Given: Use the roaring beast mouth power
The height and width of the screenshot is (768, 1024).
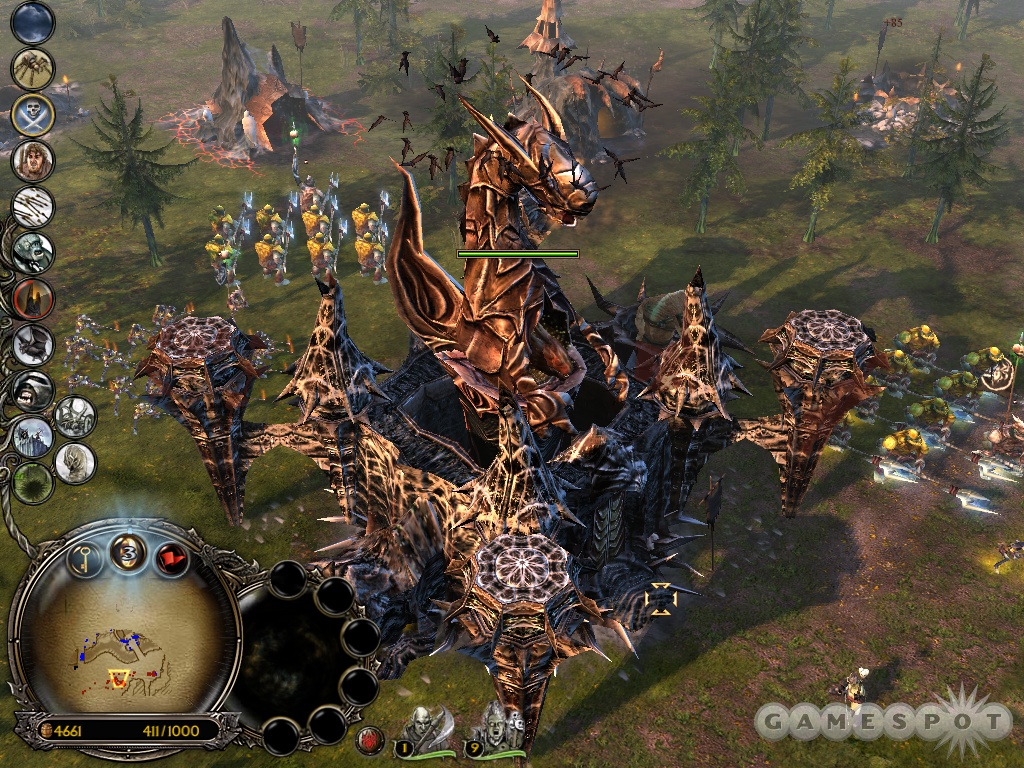Looking at the screenshot, I should coord(32,391).
